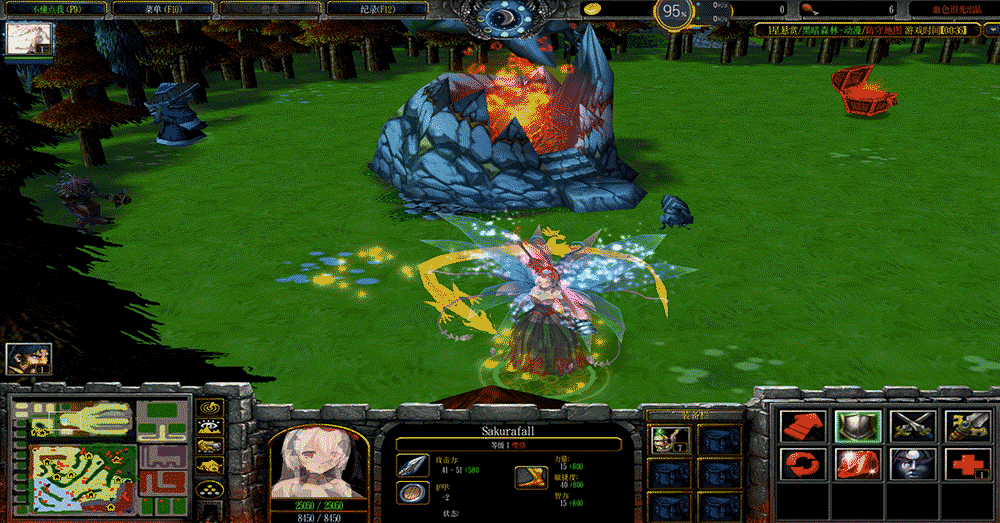Screen dimensions: 1000x523
Task: Activate the red ruby gem ability
Action: pos(857,465)
